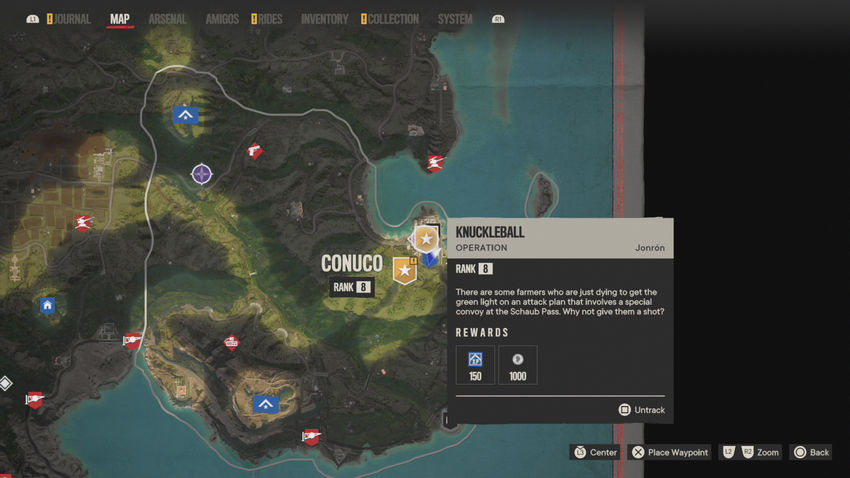Viewport: 850px width, 478px height.
Task: Select the red pistol map marker
Action: (254, 151)
